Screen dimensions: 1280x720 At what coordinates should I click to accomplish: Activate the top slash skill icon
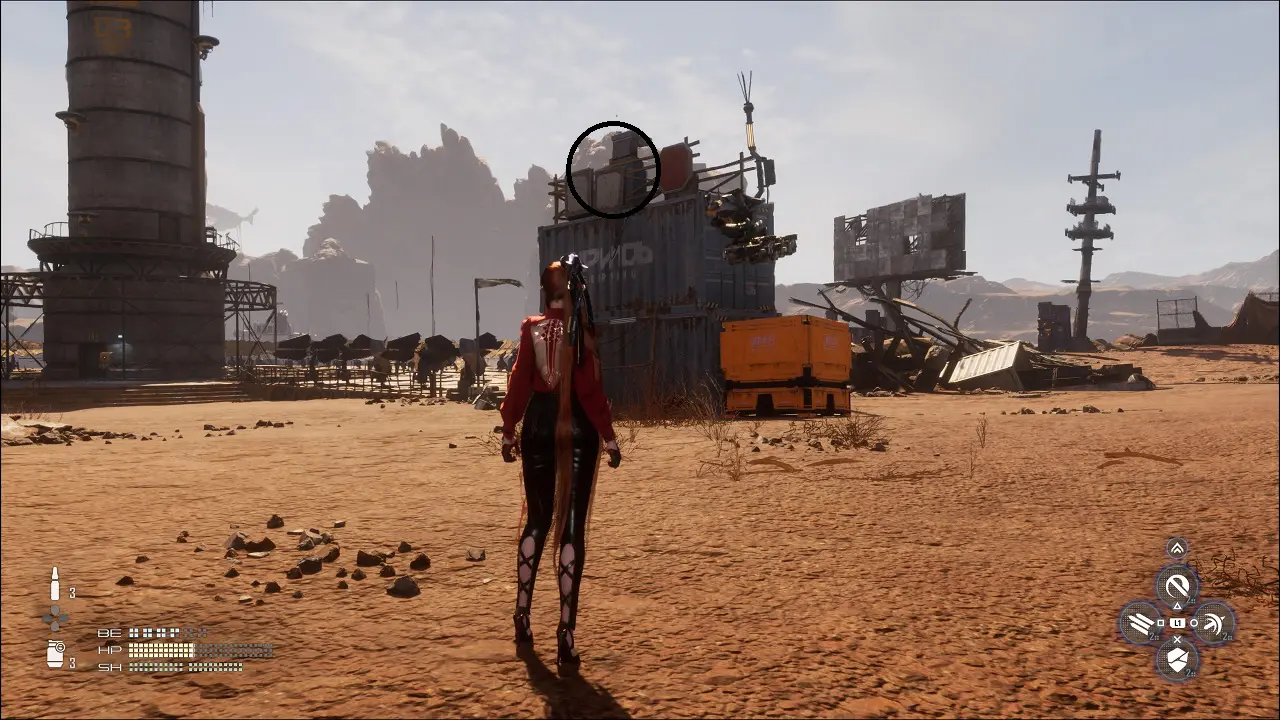[1177, 586]
